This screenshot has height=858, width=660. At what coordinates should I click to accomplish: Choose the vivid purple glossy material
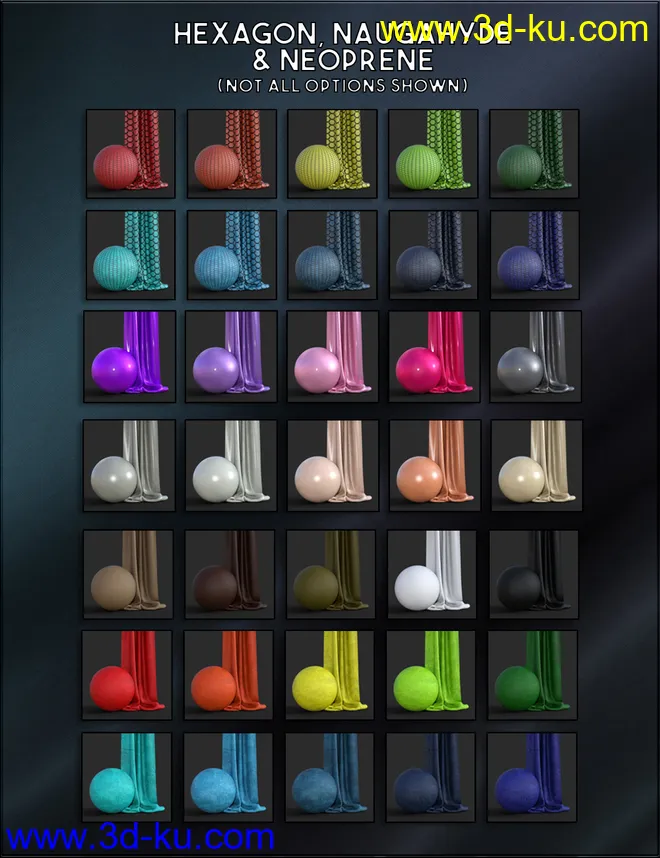pos(130,356)
